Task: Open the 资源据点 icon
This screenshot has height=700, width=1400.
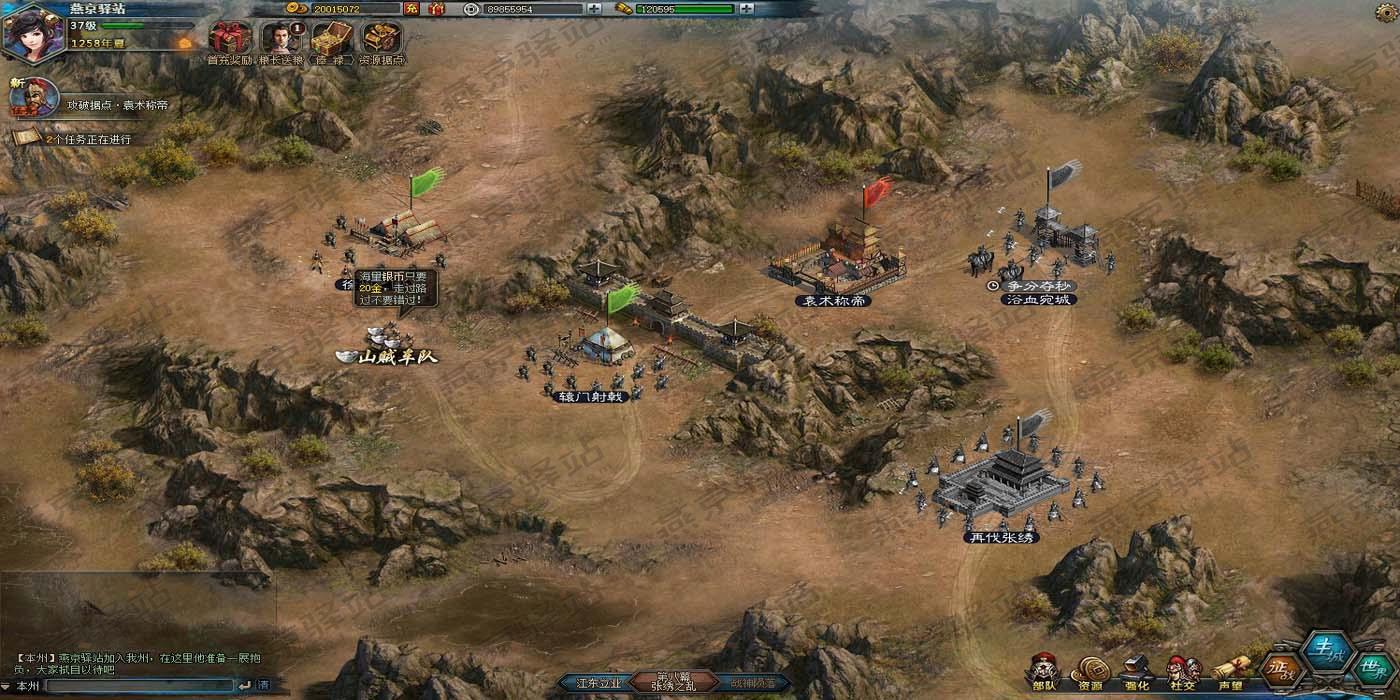Action: pos(381,40)
